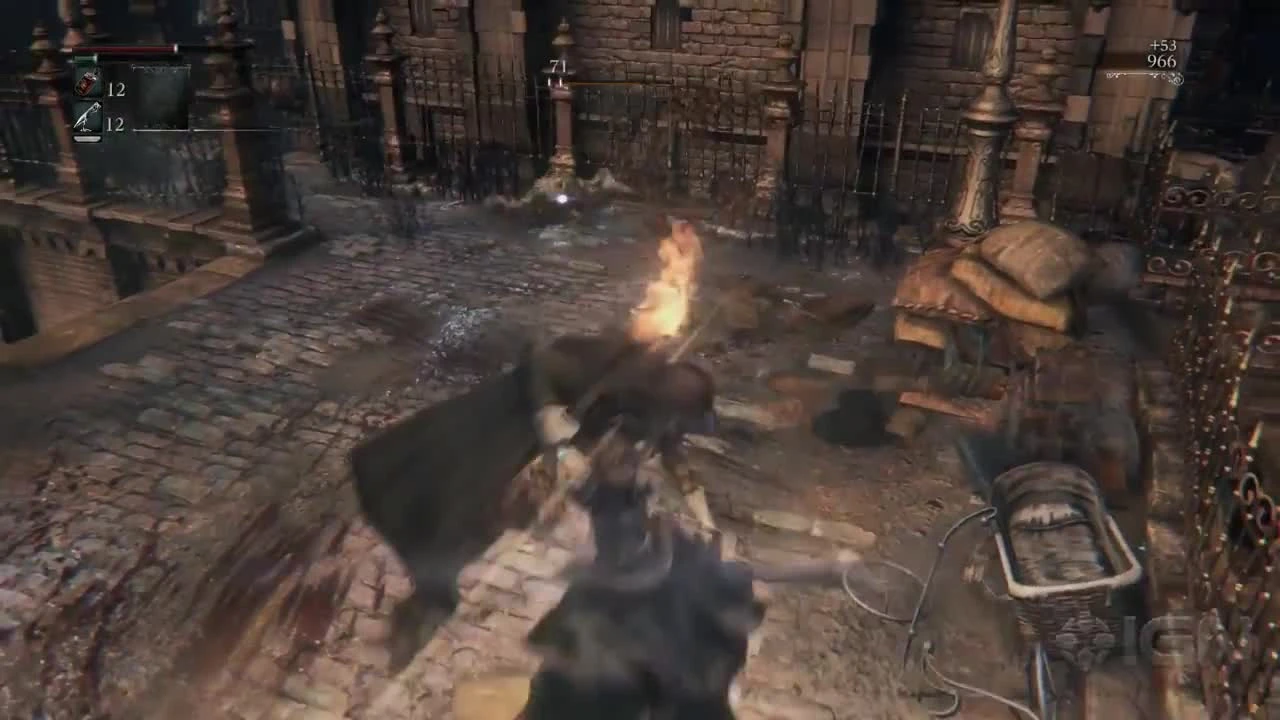The width and height of the screenshot is (1280, 720).
Task: Click the green quick-item highlight bar
Action: (x=85, y=58)
